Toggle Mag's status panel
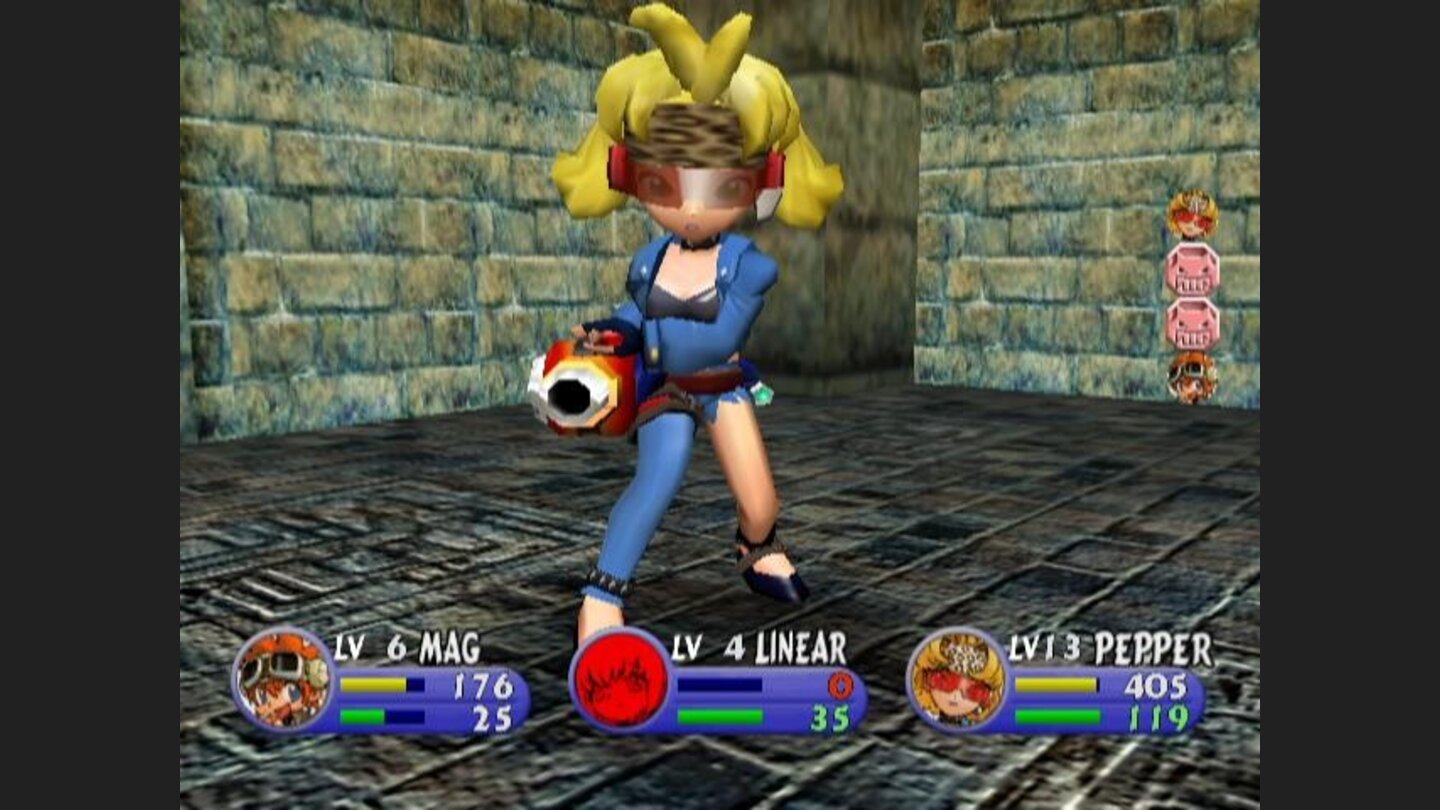The width and height of the screenshot is (1440, 810). click(x=420, y=690)
